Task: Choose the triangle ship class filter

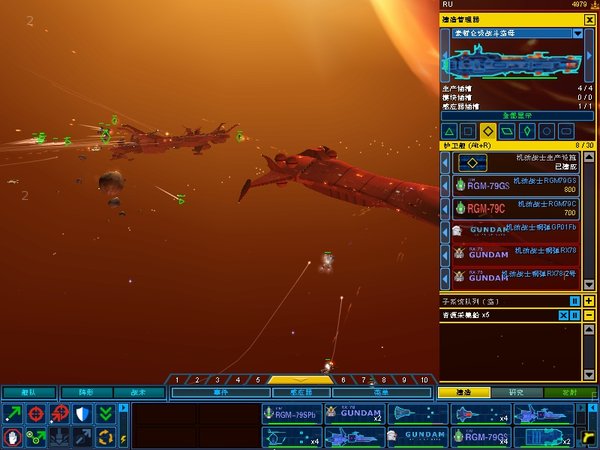Action: (449, 131)
